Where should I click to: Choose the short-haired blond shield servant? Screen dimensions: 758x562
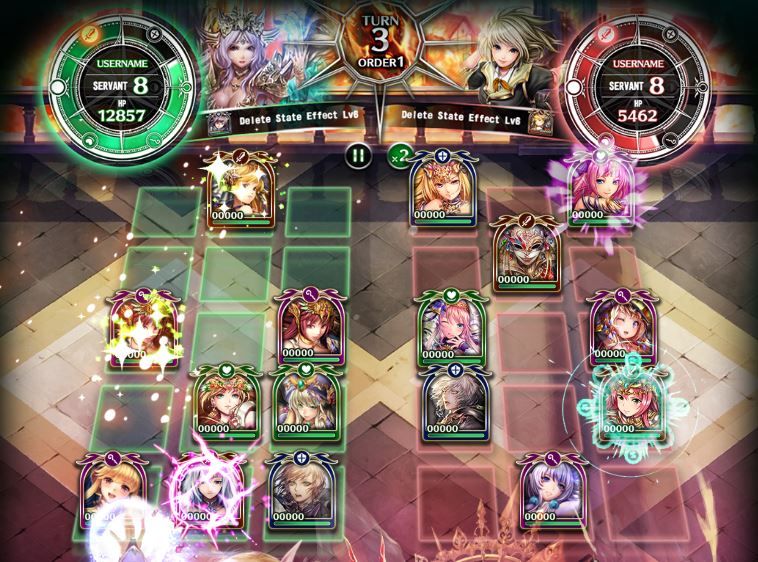(296, 492)
